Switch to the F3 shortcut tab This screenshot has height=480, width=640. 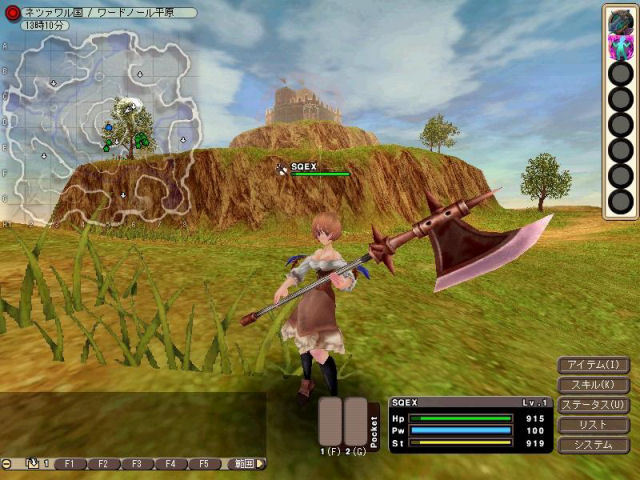pyautogui.click(x=138, y=464)
